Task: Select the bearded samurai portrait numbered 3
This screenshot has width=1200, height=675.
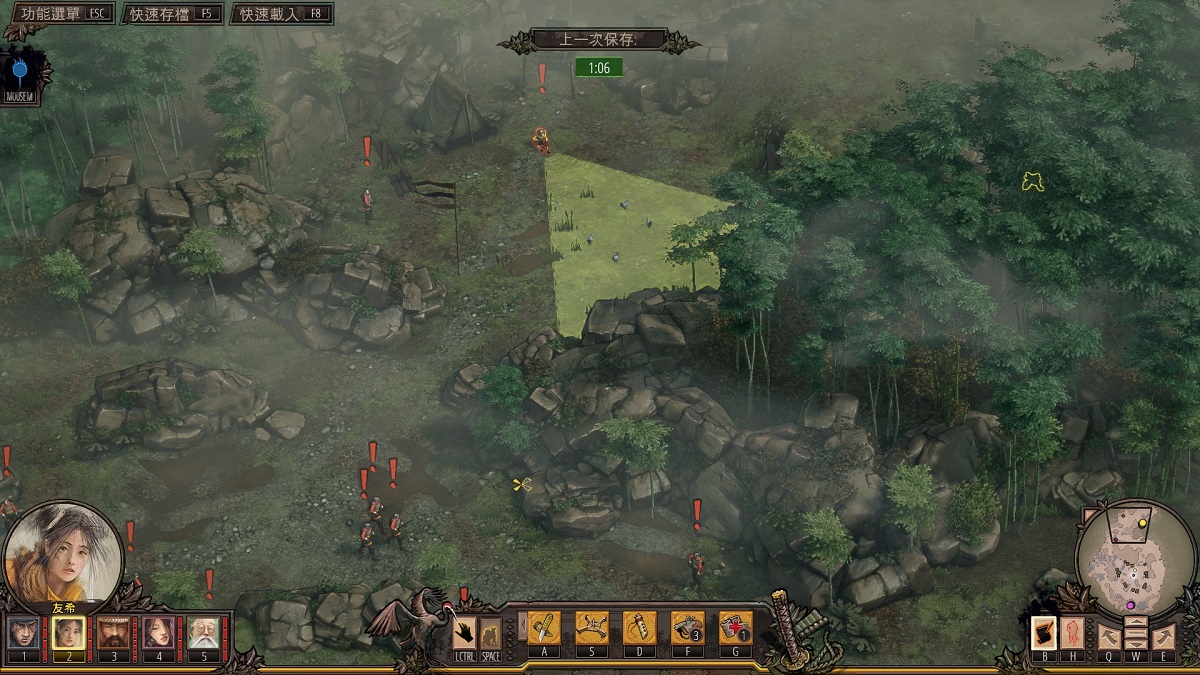Action: point(113,632)
